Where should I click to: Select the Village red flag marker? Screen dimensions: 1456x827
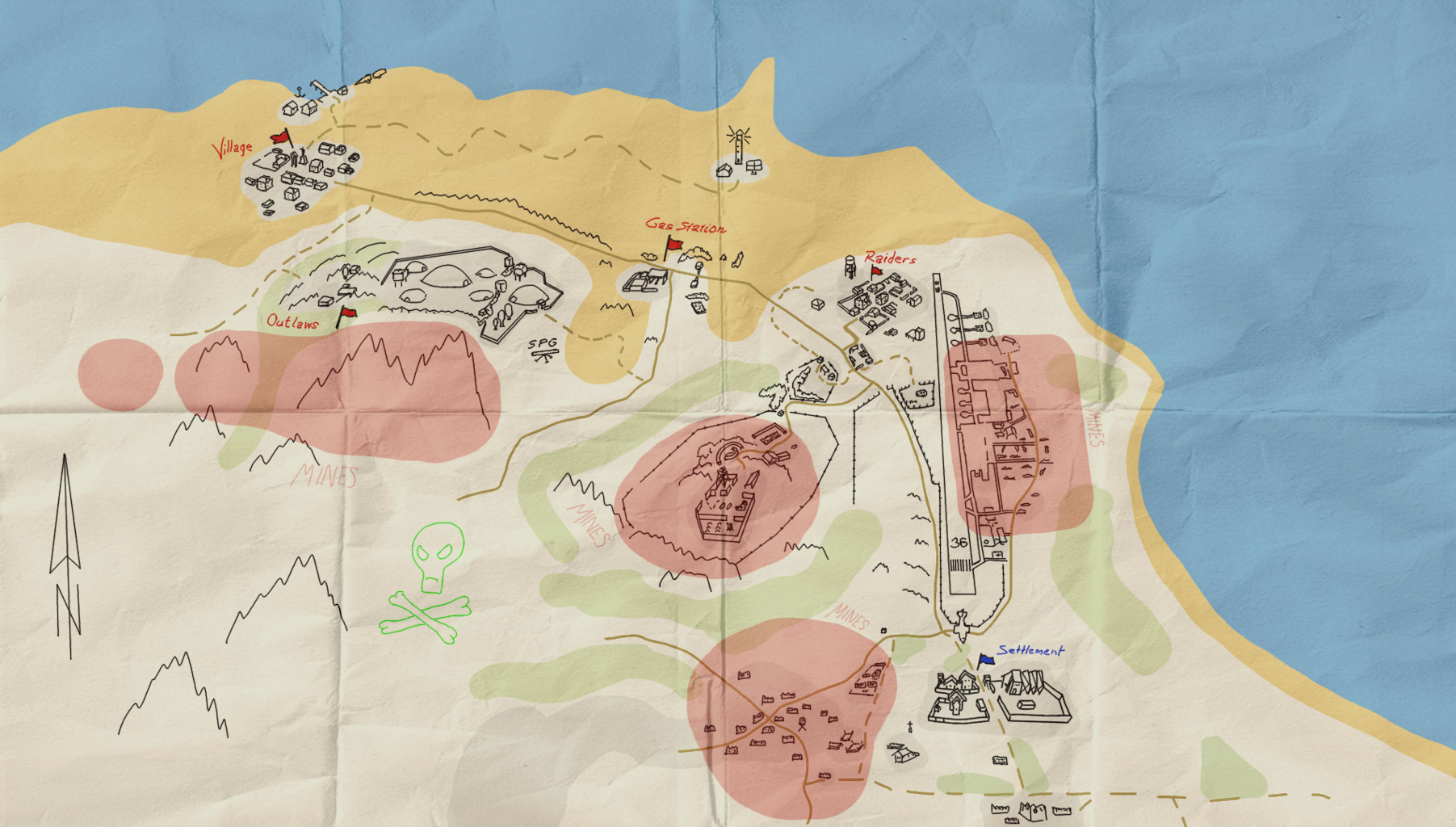pos(280,137)
